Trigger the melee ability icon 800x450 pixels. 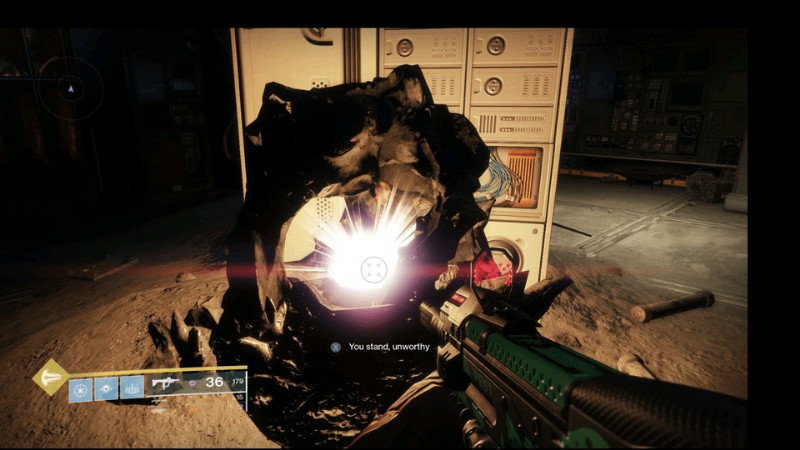coord(106,388)
